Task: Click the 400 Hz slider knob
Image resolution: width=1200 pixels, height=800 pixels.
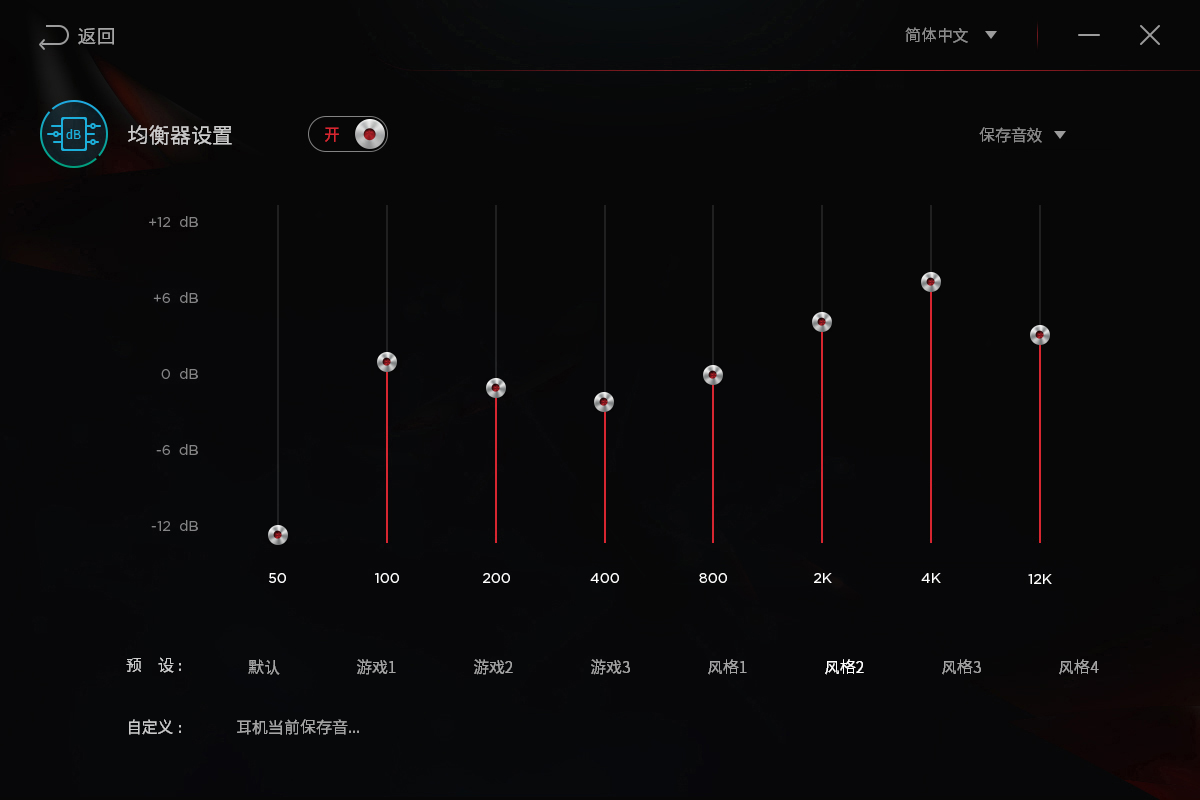Action: [604, 402]
